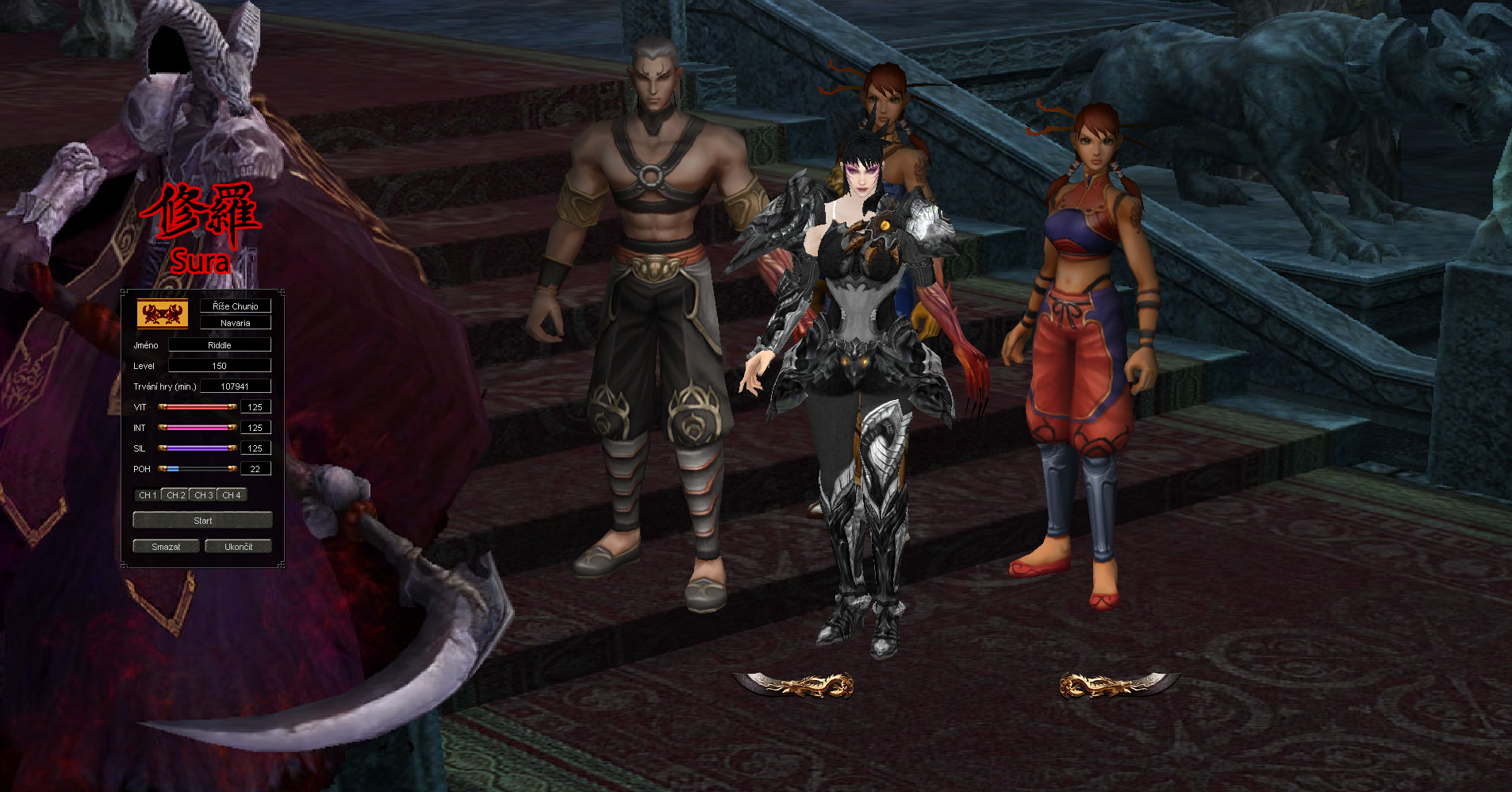
Task: Exit via the Ukončit button
Action: point(238,547)
